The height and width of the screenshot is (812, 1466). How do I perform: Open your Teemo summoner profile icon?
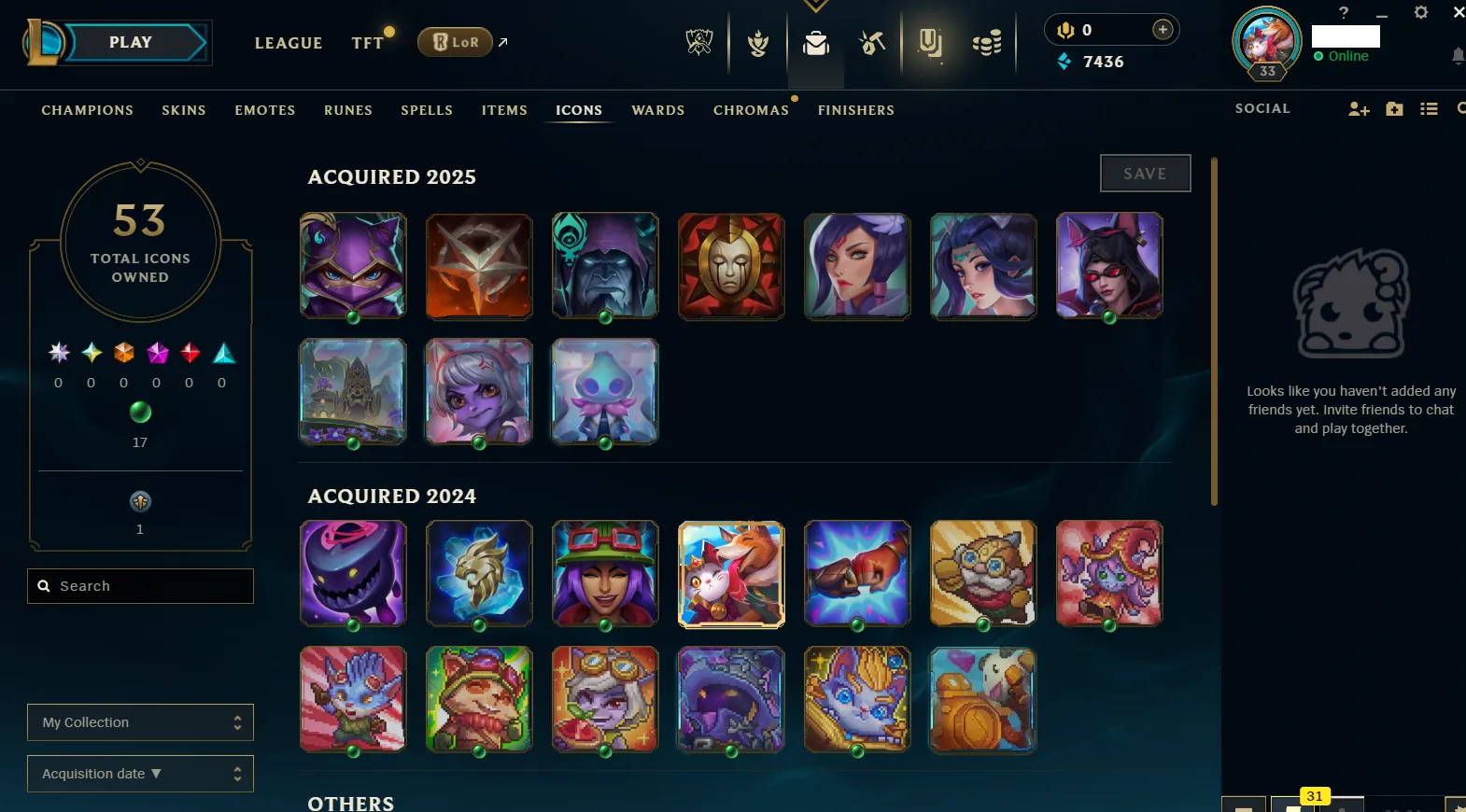(x=1265, y=41)
